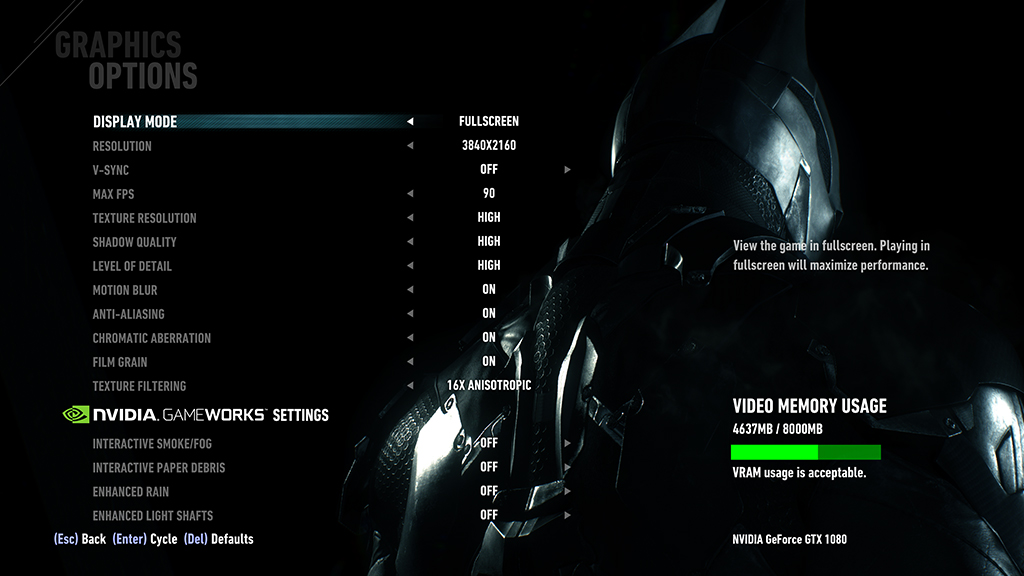This screenshot has height=576, width=1024.
Task: Toggle the Motion Blur setting
Action: 125,290
